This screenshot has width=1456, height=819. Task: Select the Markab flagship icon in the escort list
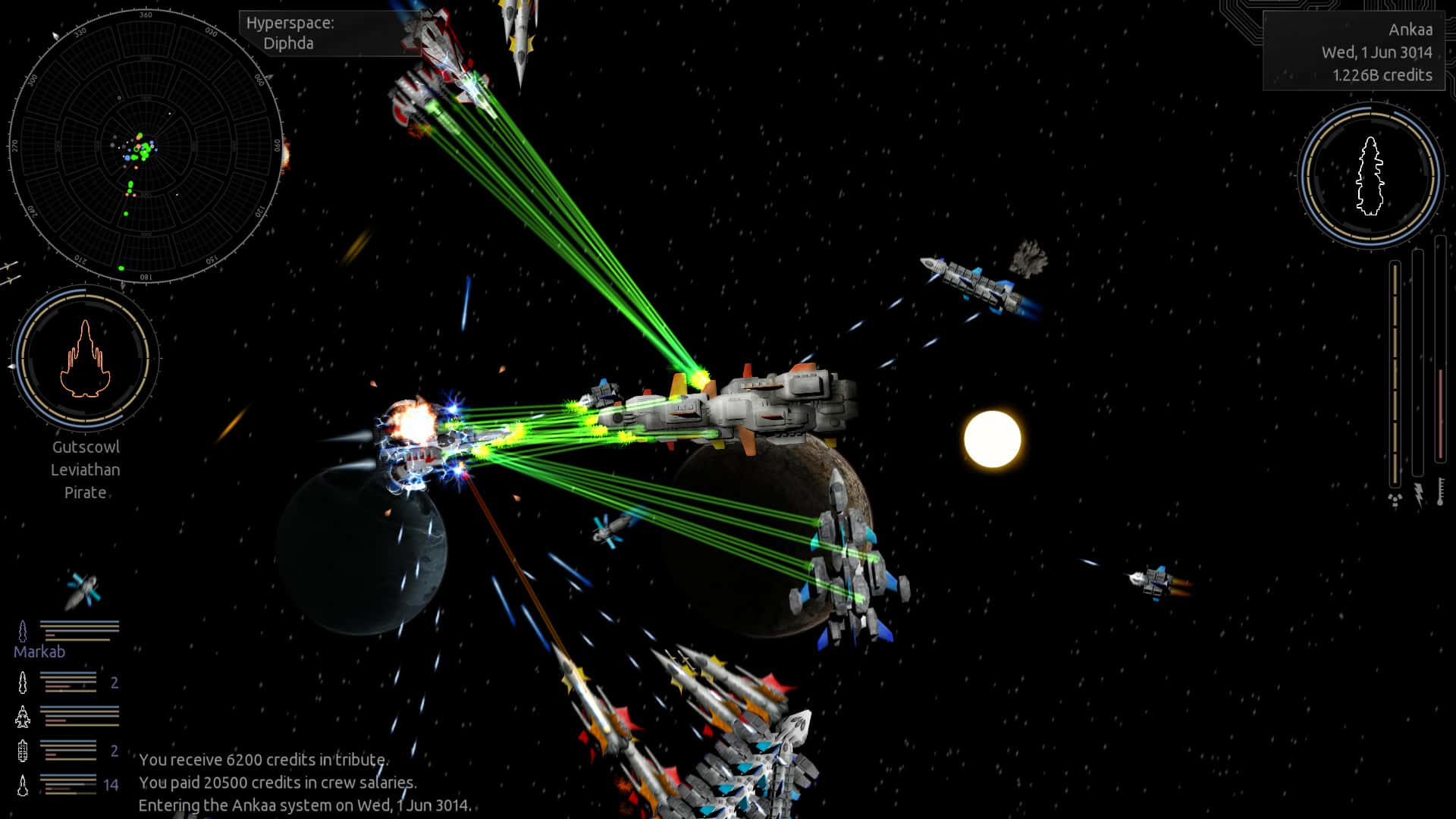tap(23, 630)
